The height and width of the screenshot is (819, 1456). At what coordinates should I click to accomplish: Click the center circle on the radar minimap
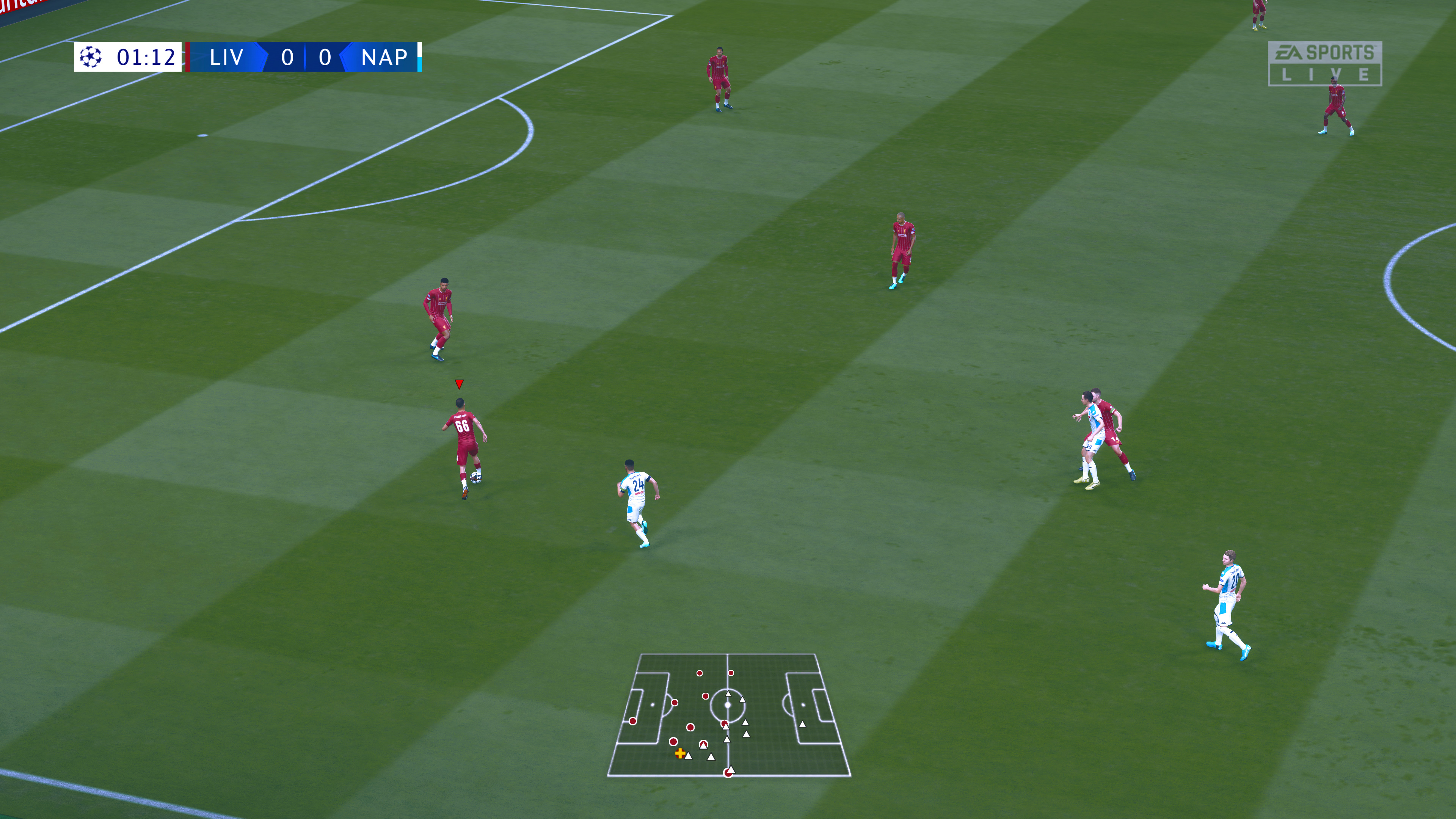click(x=728, y=705)
